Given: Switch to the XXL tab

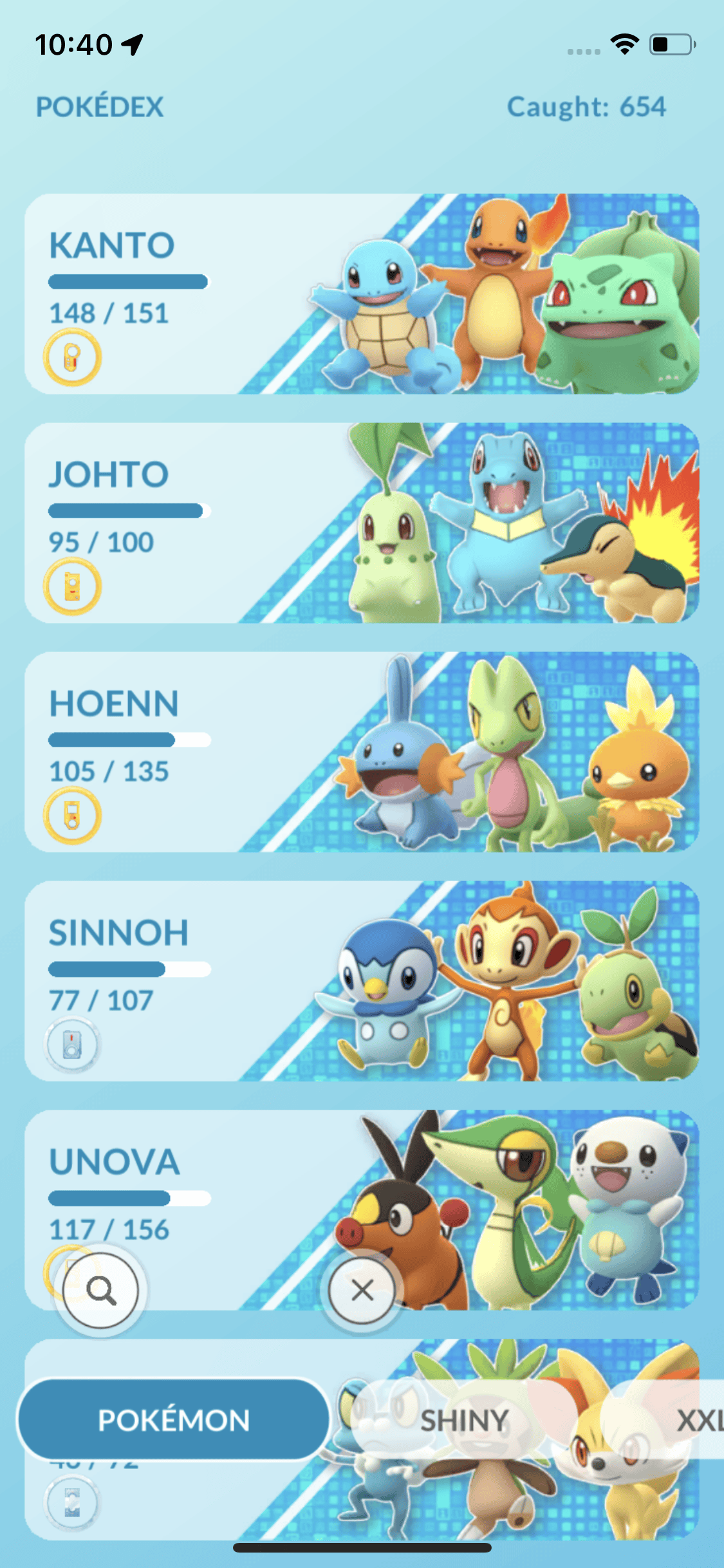Looking at the screenshot, I should click(698, 1420).
